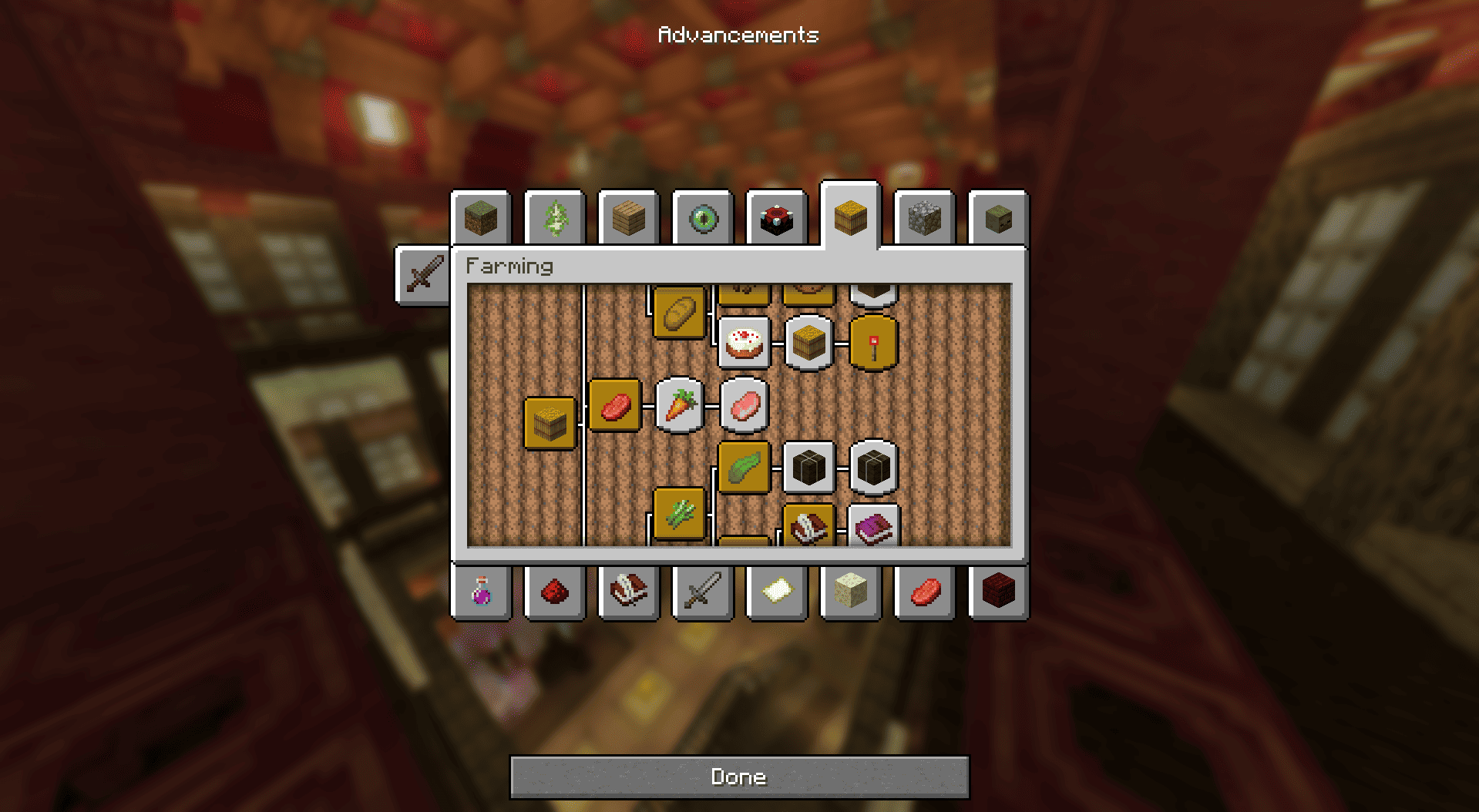Select the redstone dust tab
Viewport: 1479px width, 812px height.
point(555,592)
